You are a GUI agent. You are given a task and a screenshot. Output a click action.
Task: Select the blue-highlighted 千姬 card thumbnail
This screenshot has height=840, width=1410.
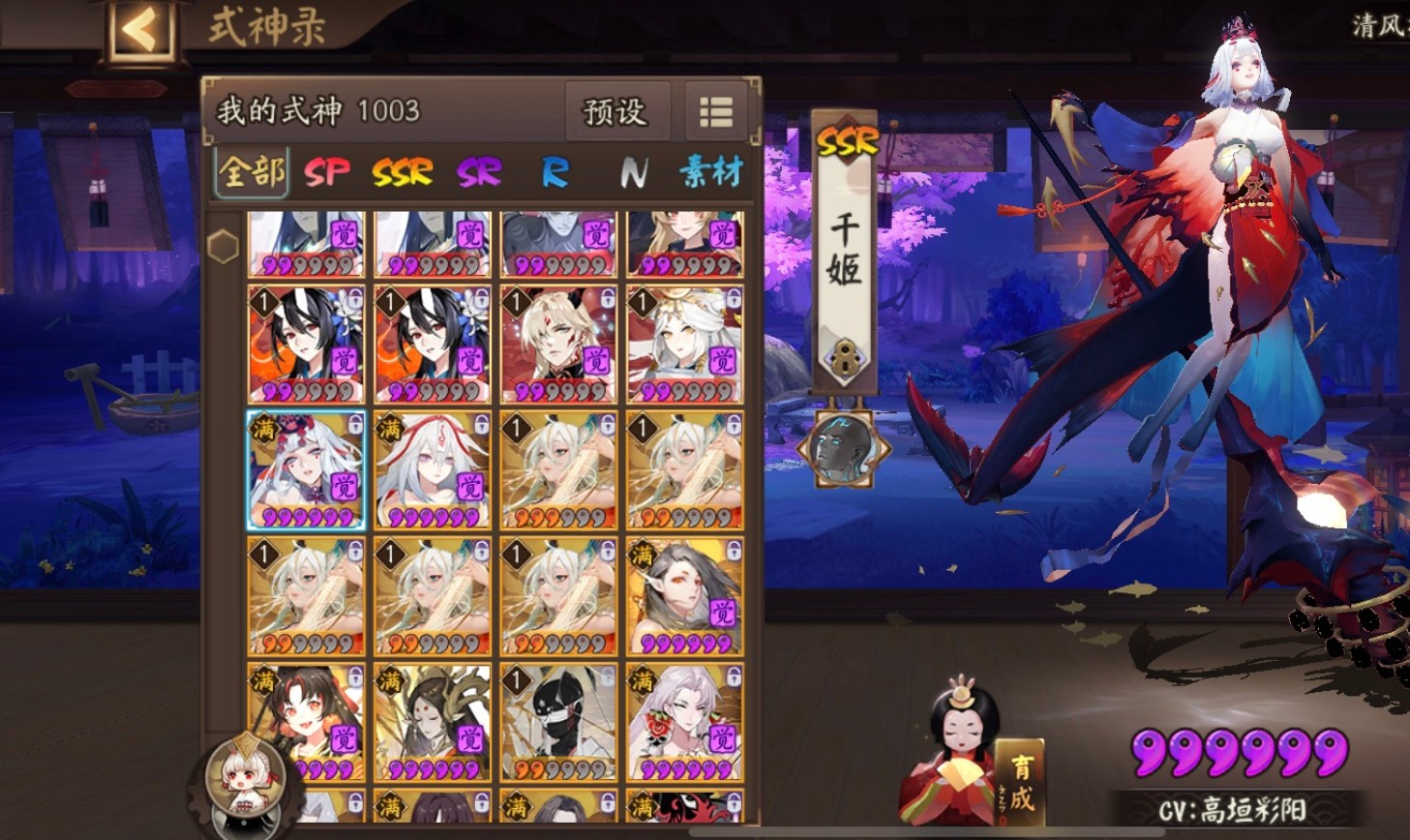point(305,469)
